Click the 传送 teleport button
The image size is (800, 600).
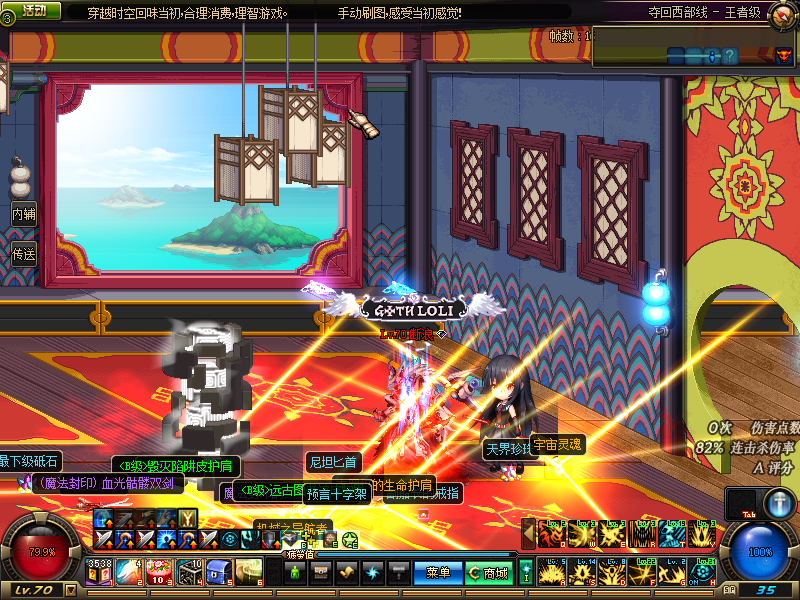pyautogui.click(x=24, y=254)
